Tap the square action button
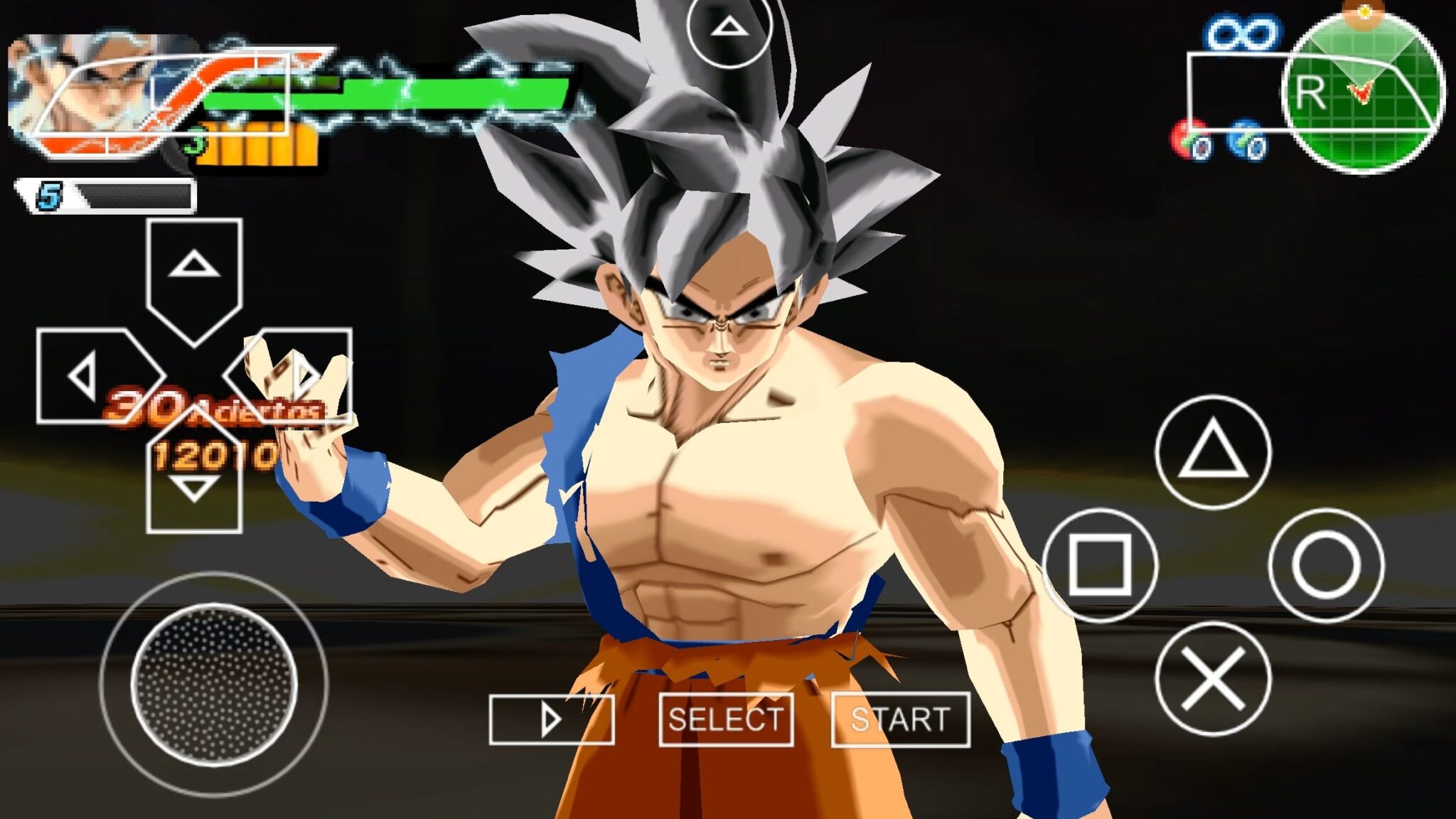1456x819 pixels. (1100, 565)
